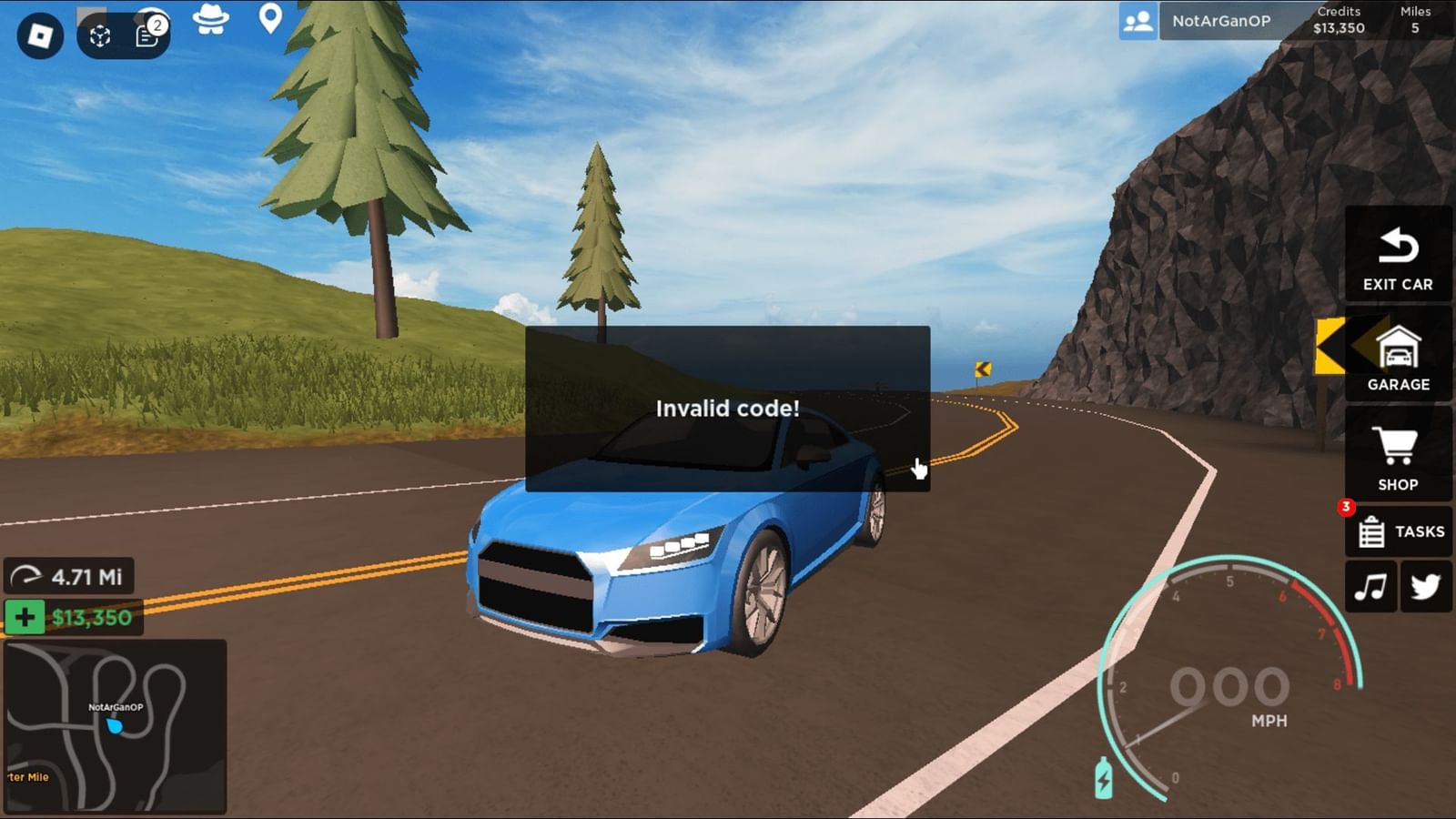Open Tasks via the clipboard icon

tap(1370, 531)
